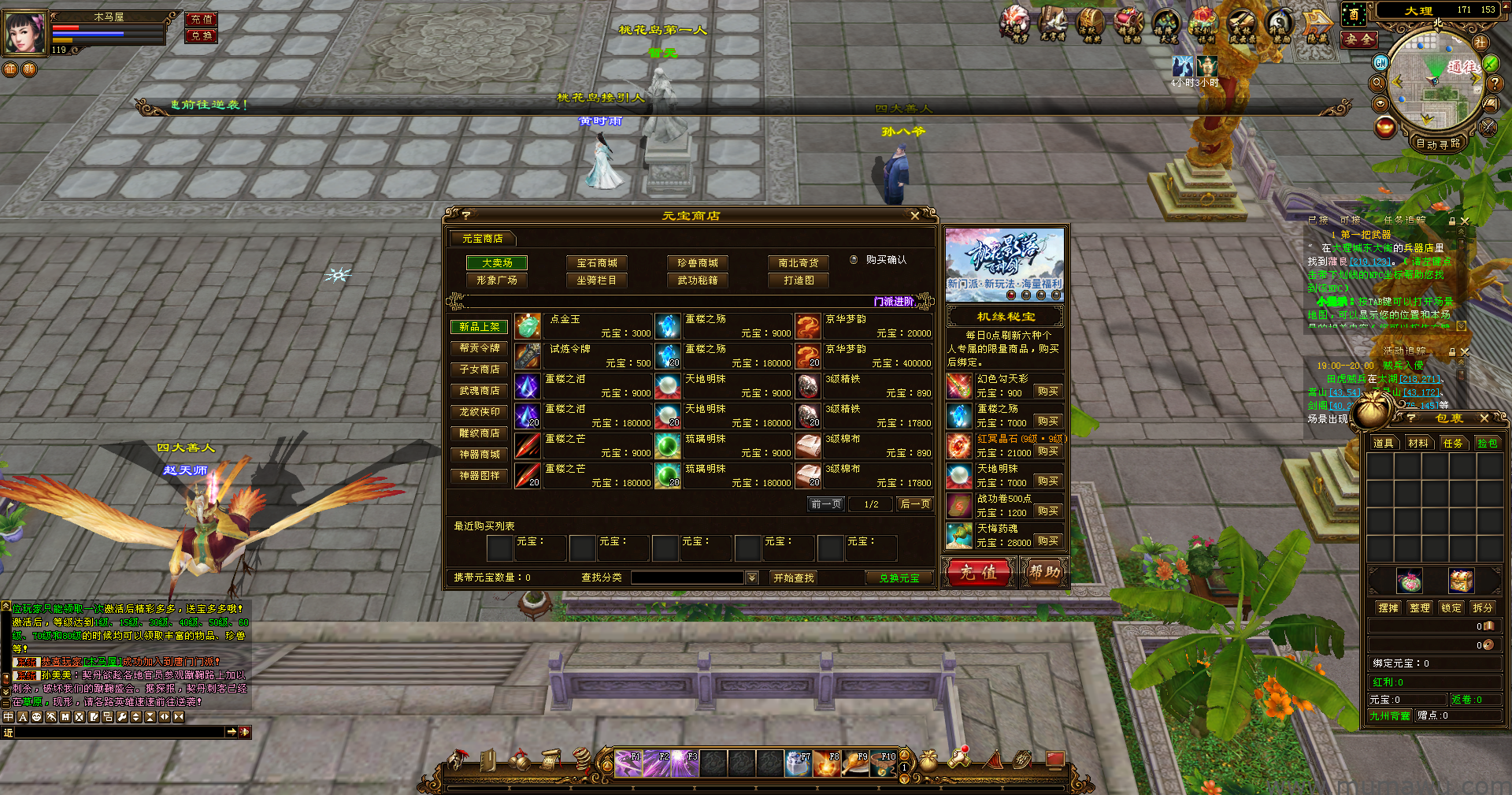Open the 珍兽商城 category
Viewport: 1512px width, 795px height.
click(698, 263)
